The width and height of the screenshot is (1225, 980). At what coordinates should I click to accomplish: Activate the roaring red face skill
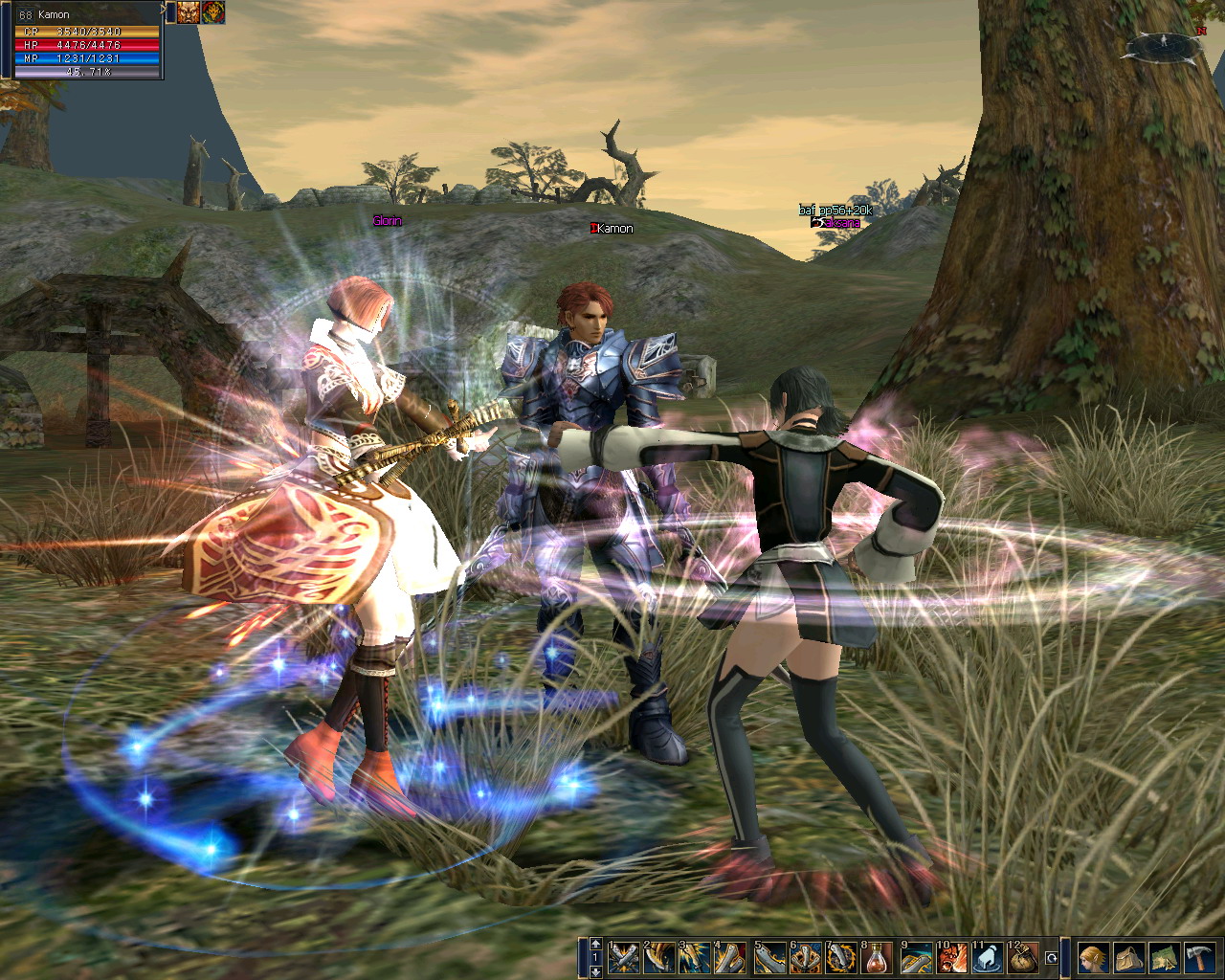click(949, 957)
